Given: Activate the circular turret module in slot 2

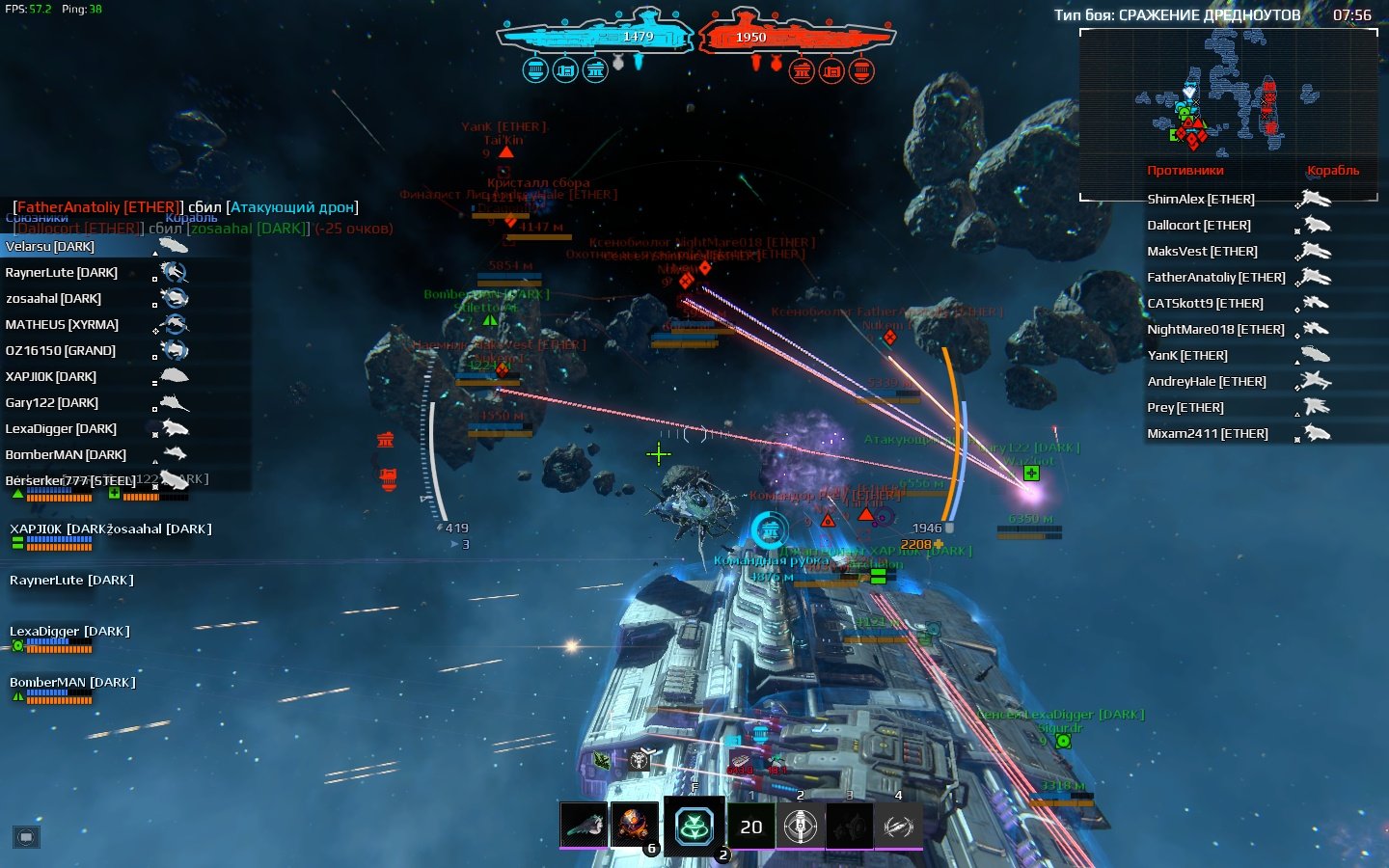Looking at the screenshot, I should click(801, 827).
